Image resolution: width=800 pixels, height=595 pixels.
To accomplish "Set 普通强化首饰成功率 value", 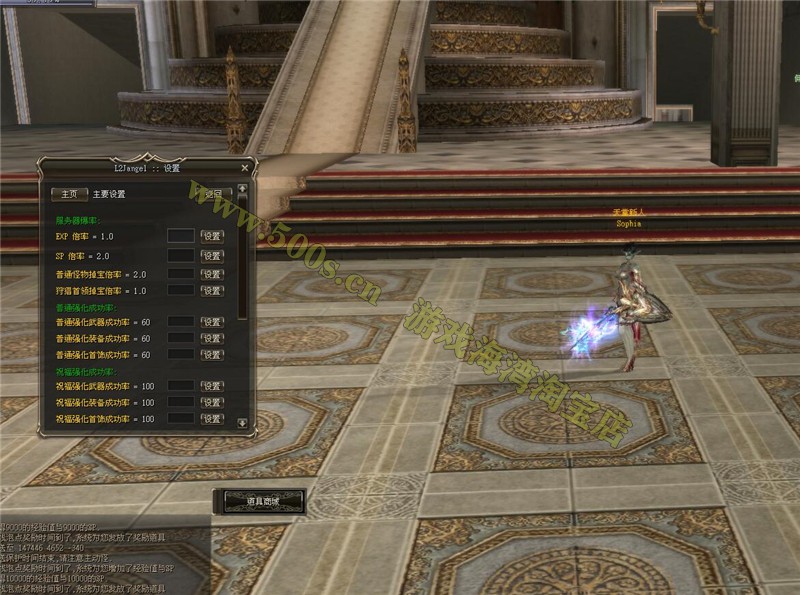I will coord(212,355).
